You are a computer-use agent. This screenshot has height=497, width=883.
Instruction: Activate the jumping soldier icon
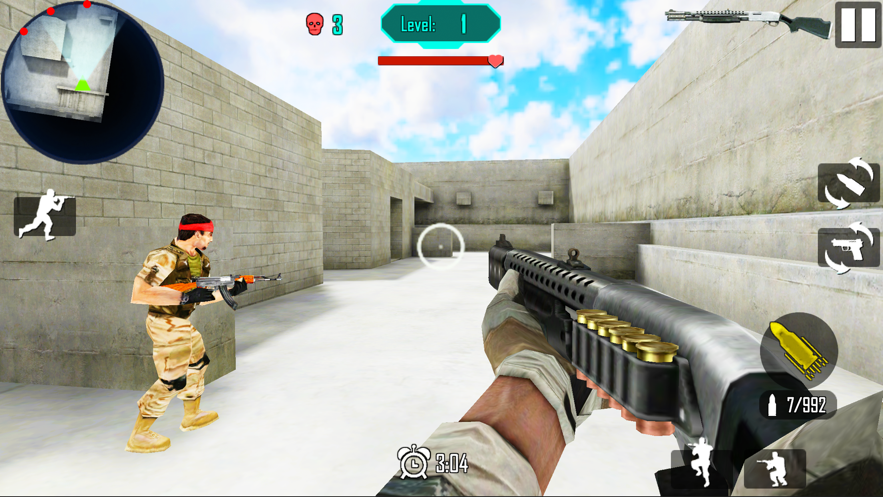pyautogui.click(x=701, y=466)
